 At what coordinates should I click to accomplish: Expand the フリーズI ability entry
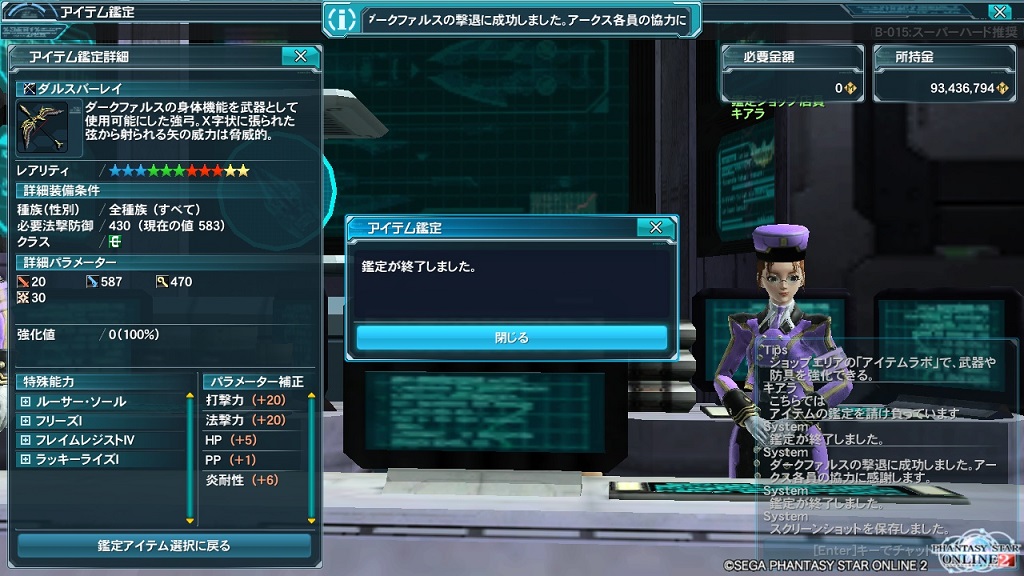coord(25,421)
